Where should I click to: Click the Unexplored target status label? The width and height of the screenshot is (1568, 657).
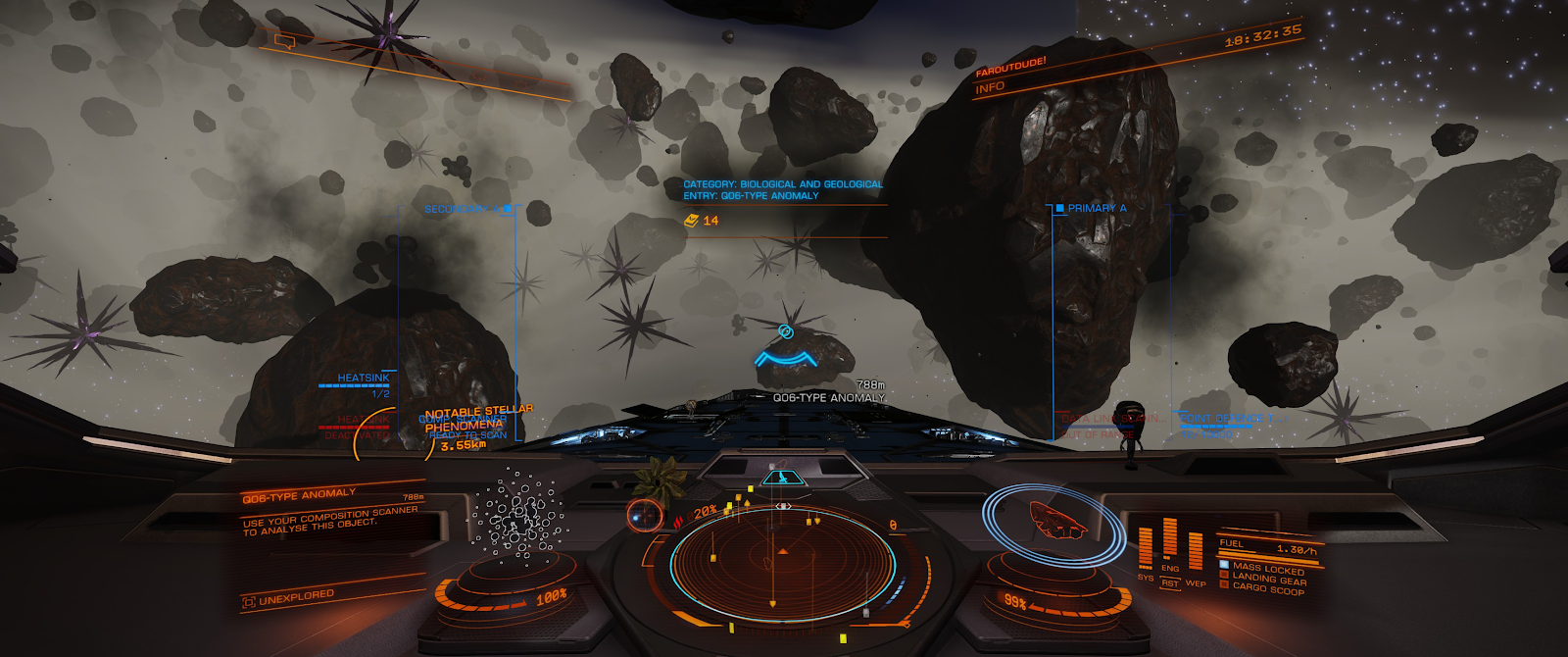coord(296,596)
